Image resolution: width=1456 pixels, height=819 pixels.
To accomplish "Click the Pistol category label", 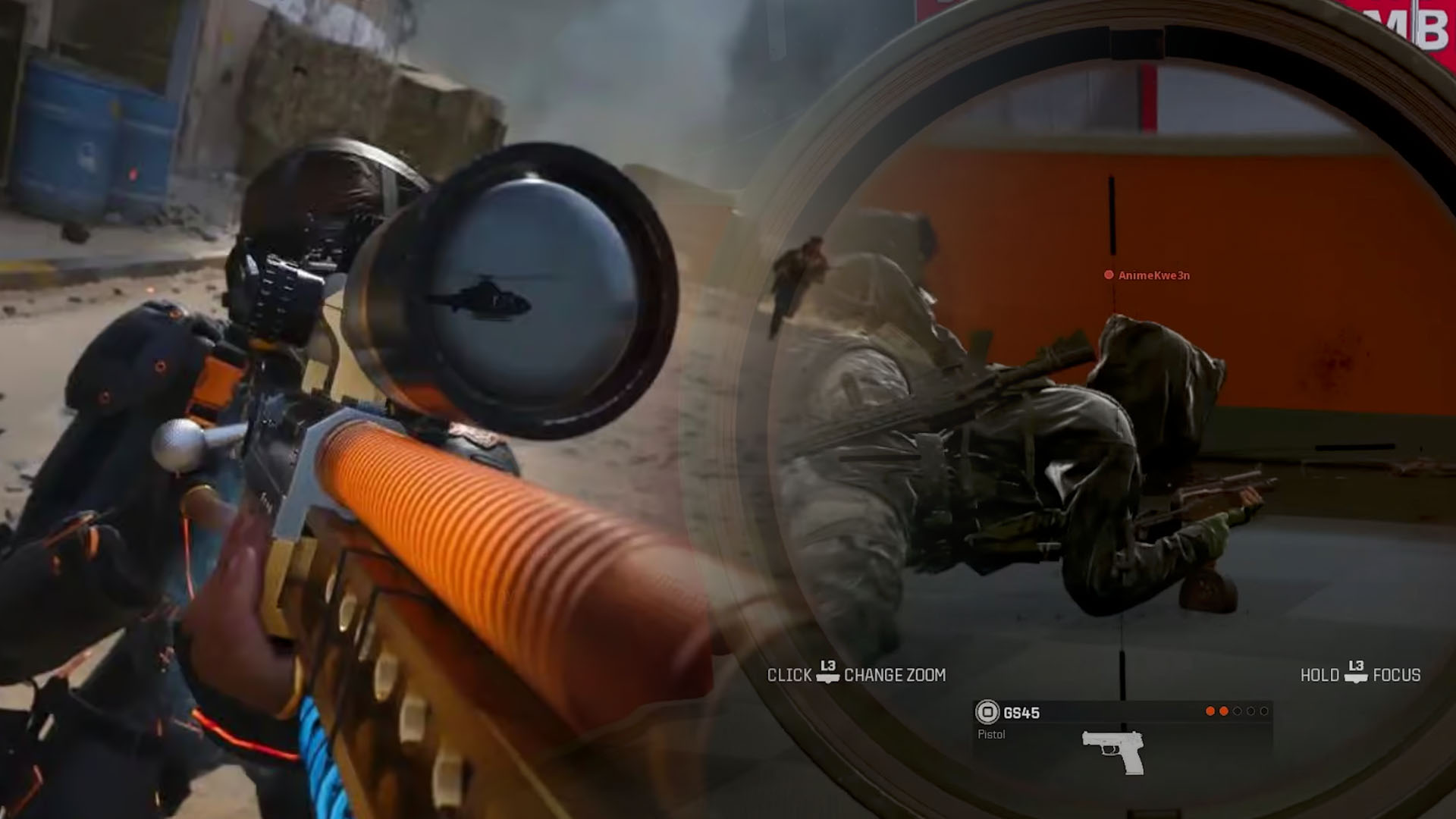I will coord(990,733).
